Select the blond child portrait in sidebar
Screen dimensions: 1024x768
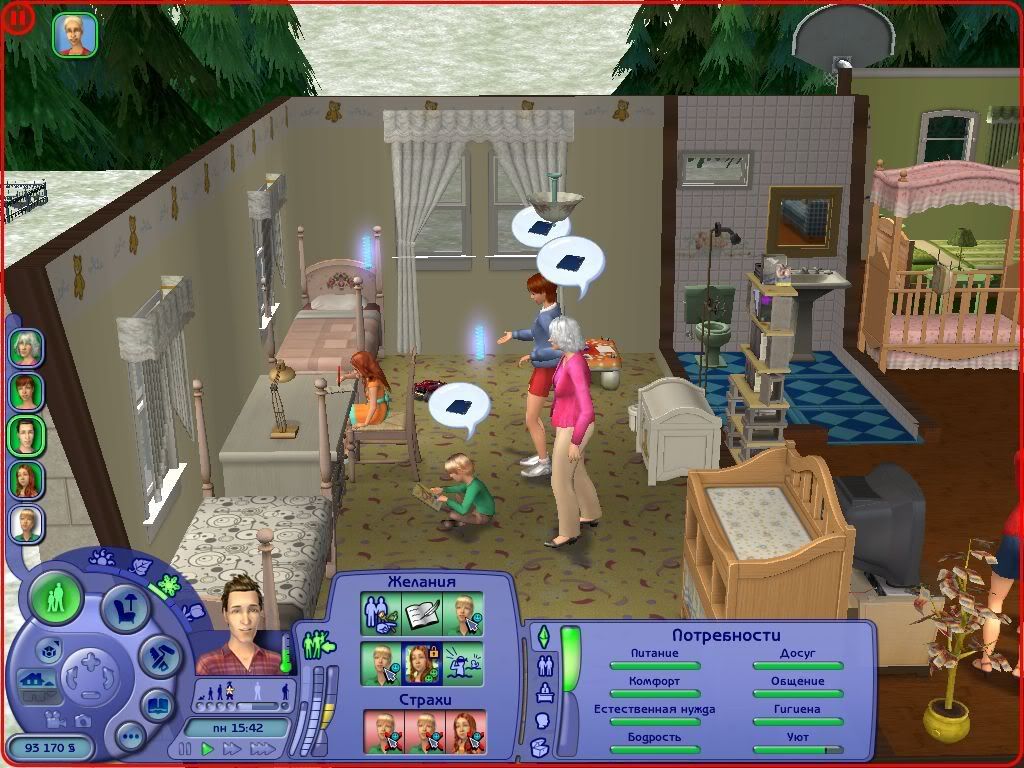26,524
